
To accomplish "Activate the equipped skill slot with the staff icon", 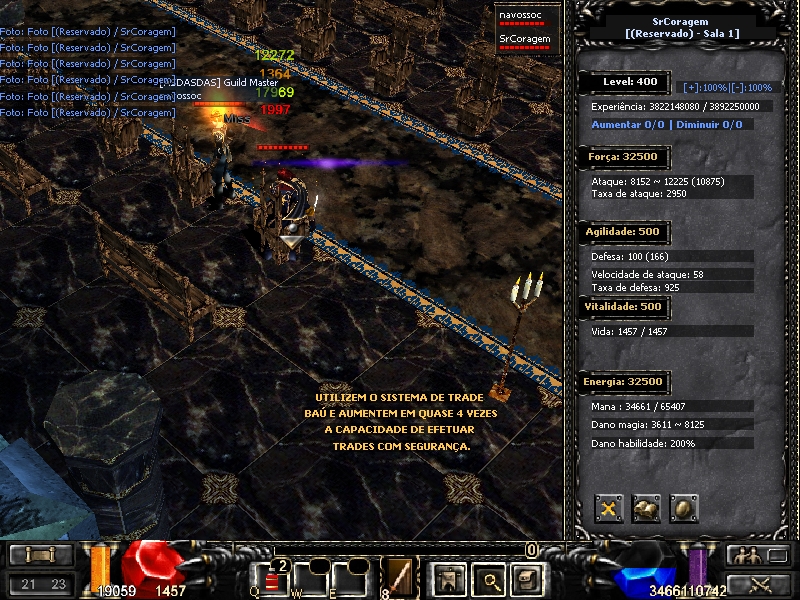I will coord(399,577).
